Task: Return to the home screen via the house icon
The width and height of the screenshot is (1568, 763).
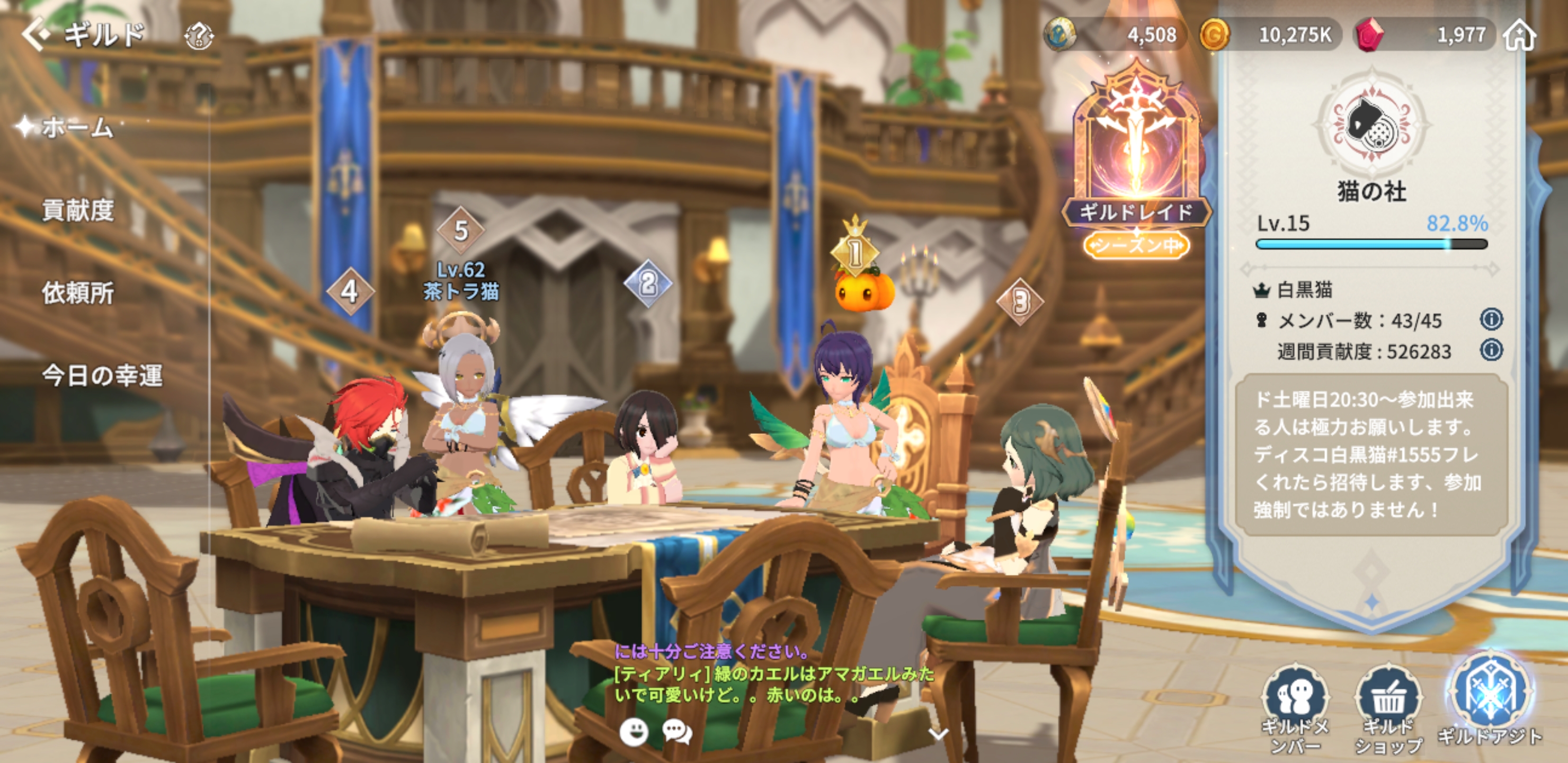Action: [x=1520, y=36]
